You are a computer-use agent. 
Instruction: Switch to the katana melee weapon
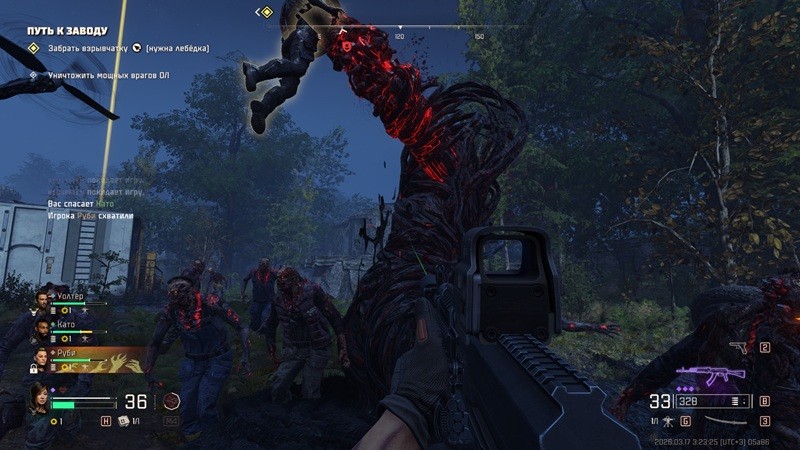click(x=730, y=421)
